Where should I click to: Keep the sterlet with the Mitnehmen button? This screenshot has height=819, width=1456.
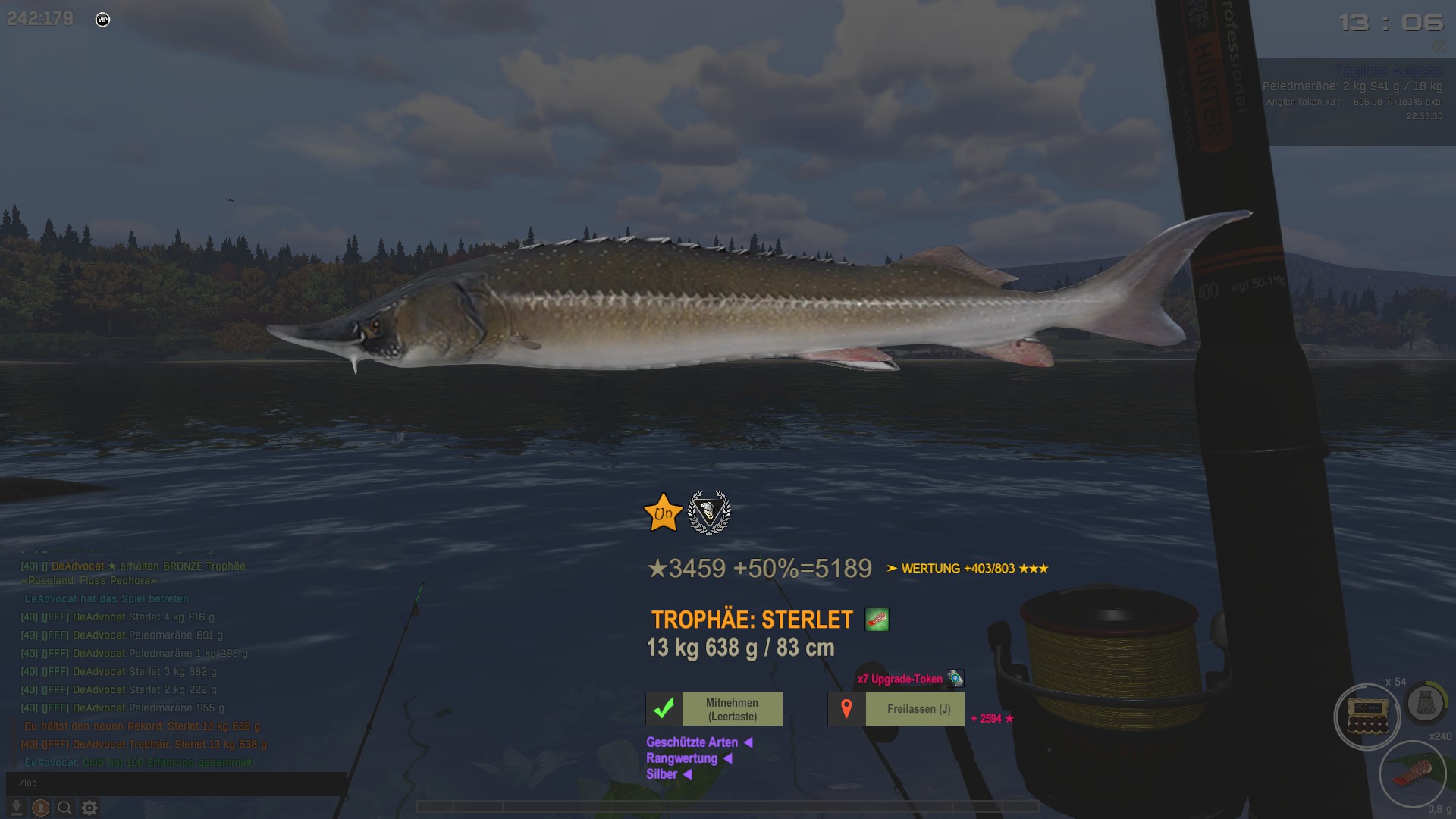click(714, 709)
